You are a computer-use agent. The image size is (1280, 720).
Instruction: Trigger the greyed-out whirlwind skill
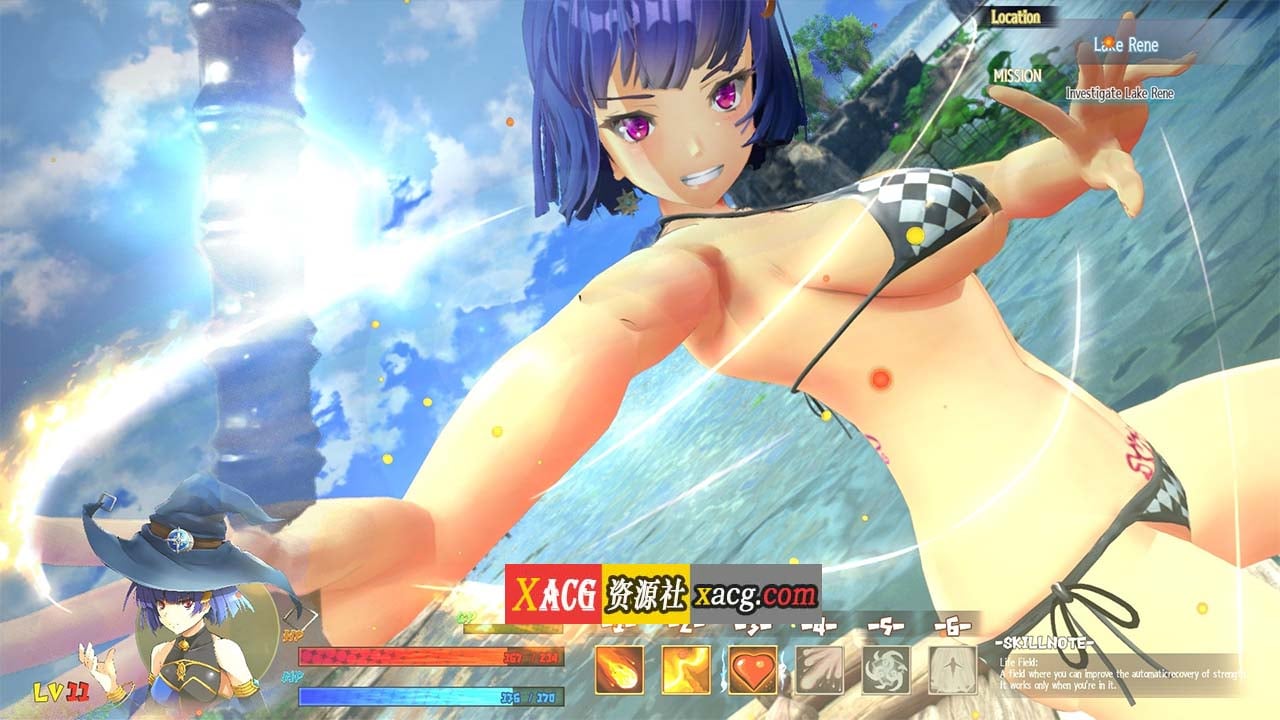886,669
